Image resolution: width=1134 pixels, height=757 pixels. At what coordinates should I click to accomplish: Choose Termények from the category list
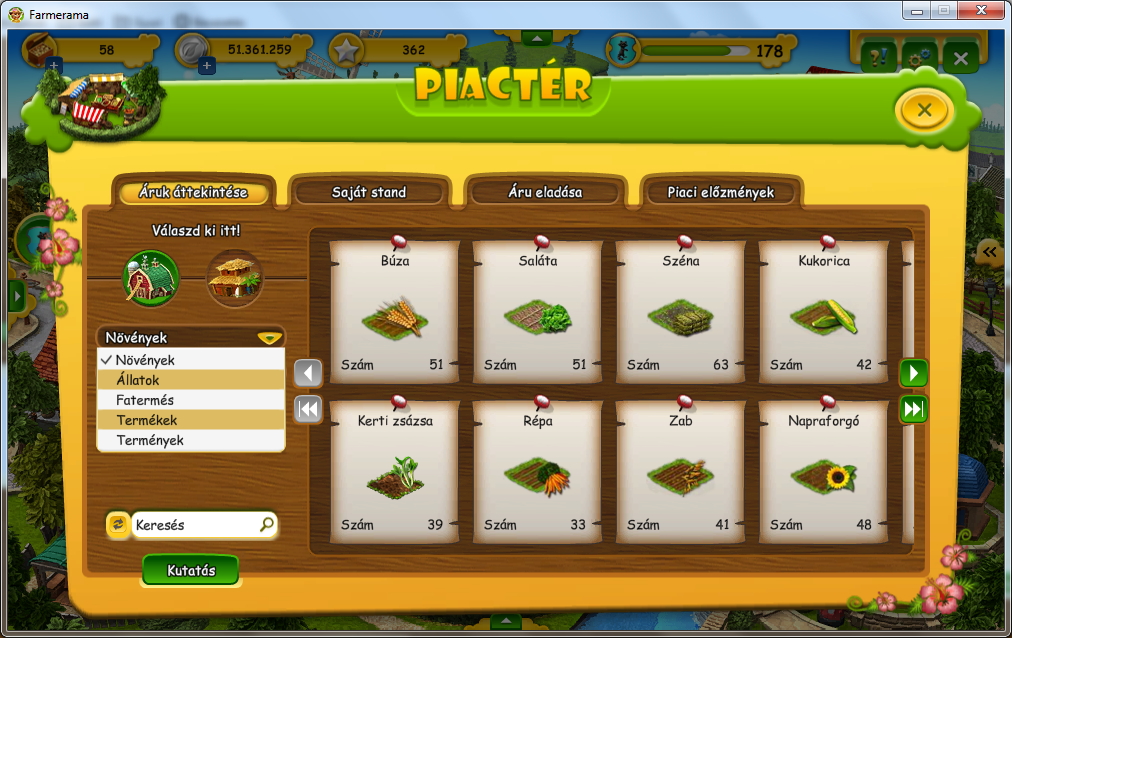pos(190,440)
